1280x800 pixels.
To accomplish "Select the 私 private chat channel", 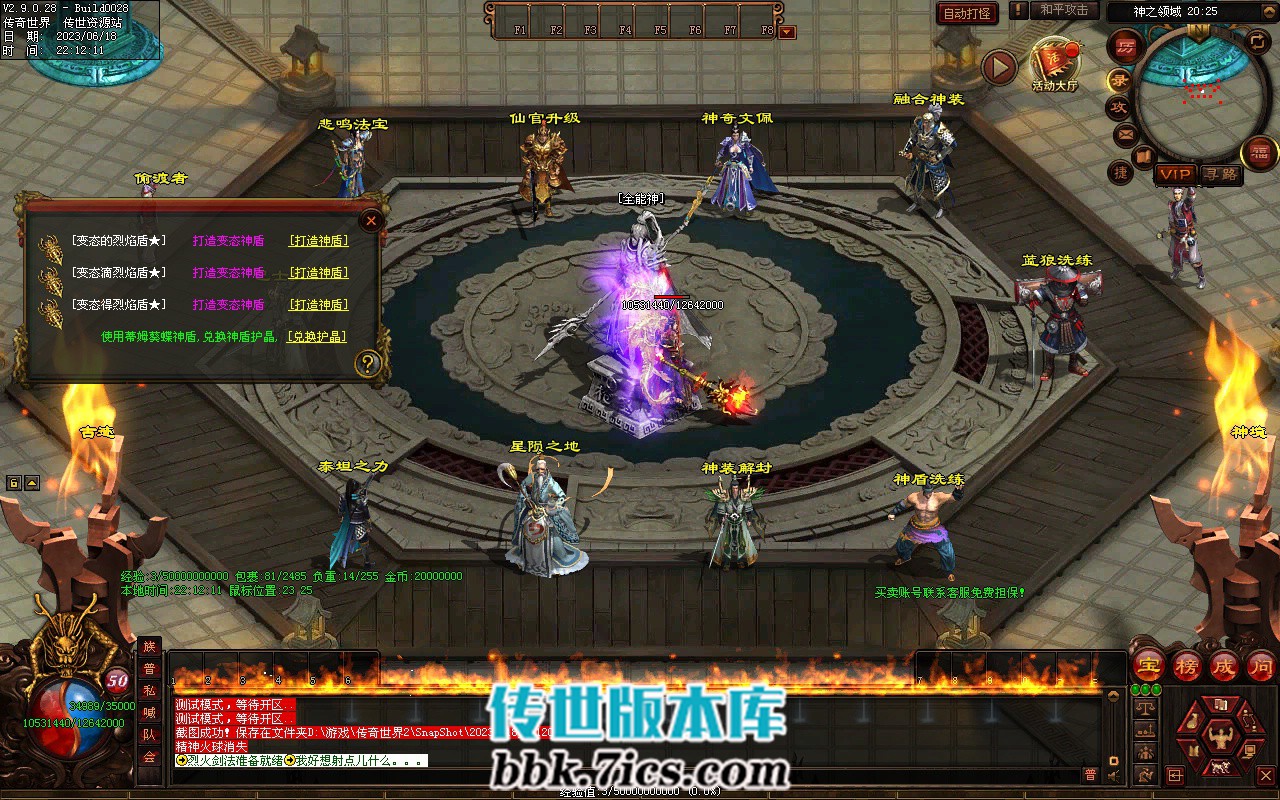I will [149, 691].
